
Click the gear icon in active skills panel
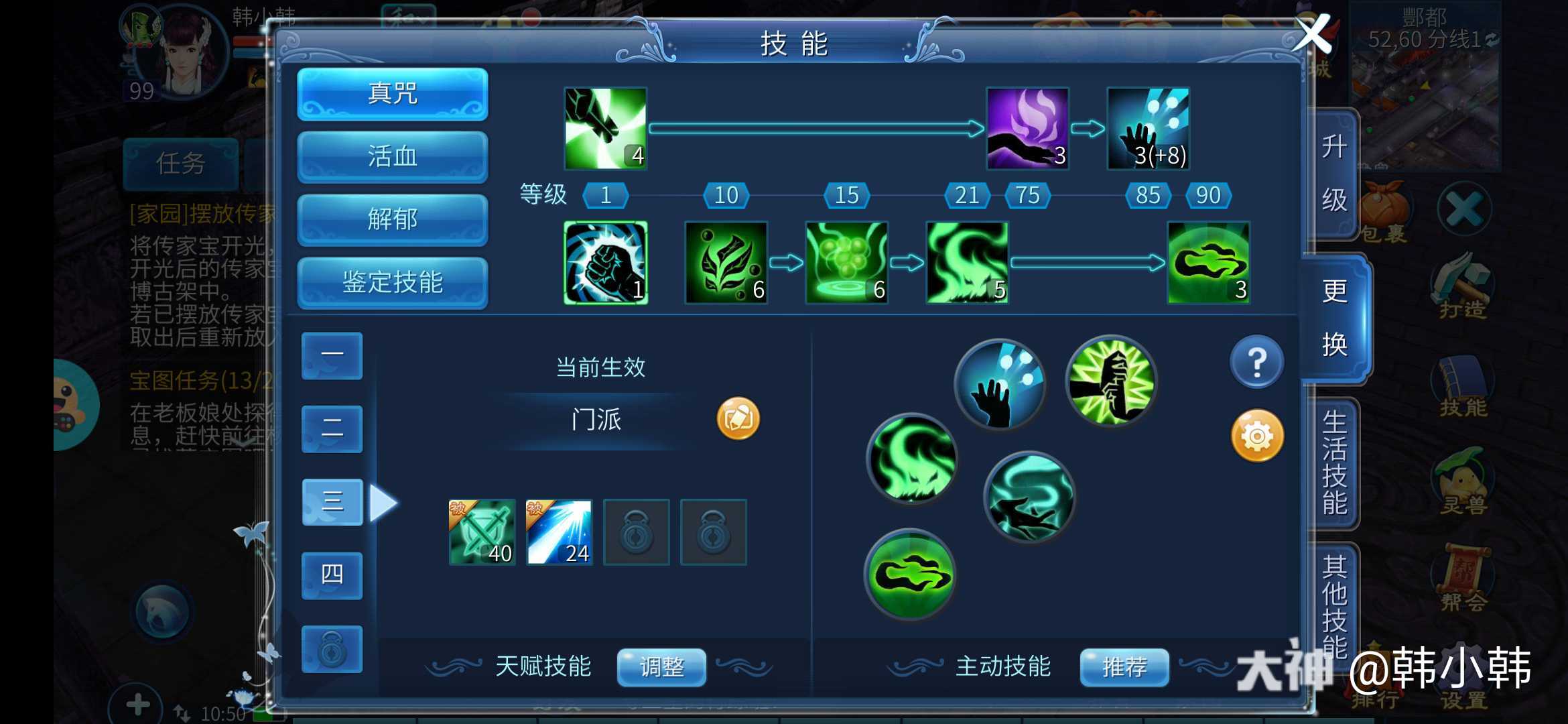[x=1256, y=436]
